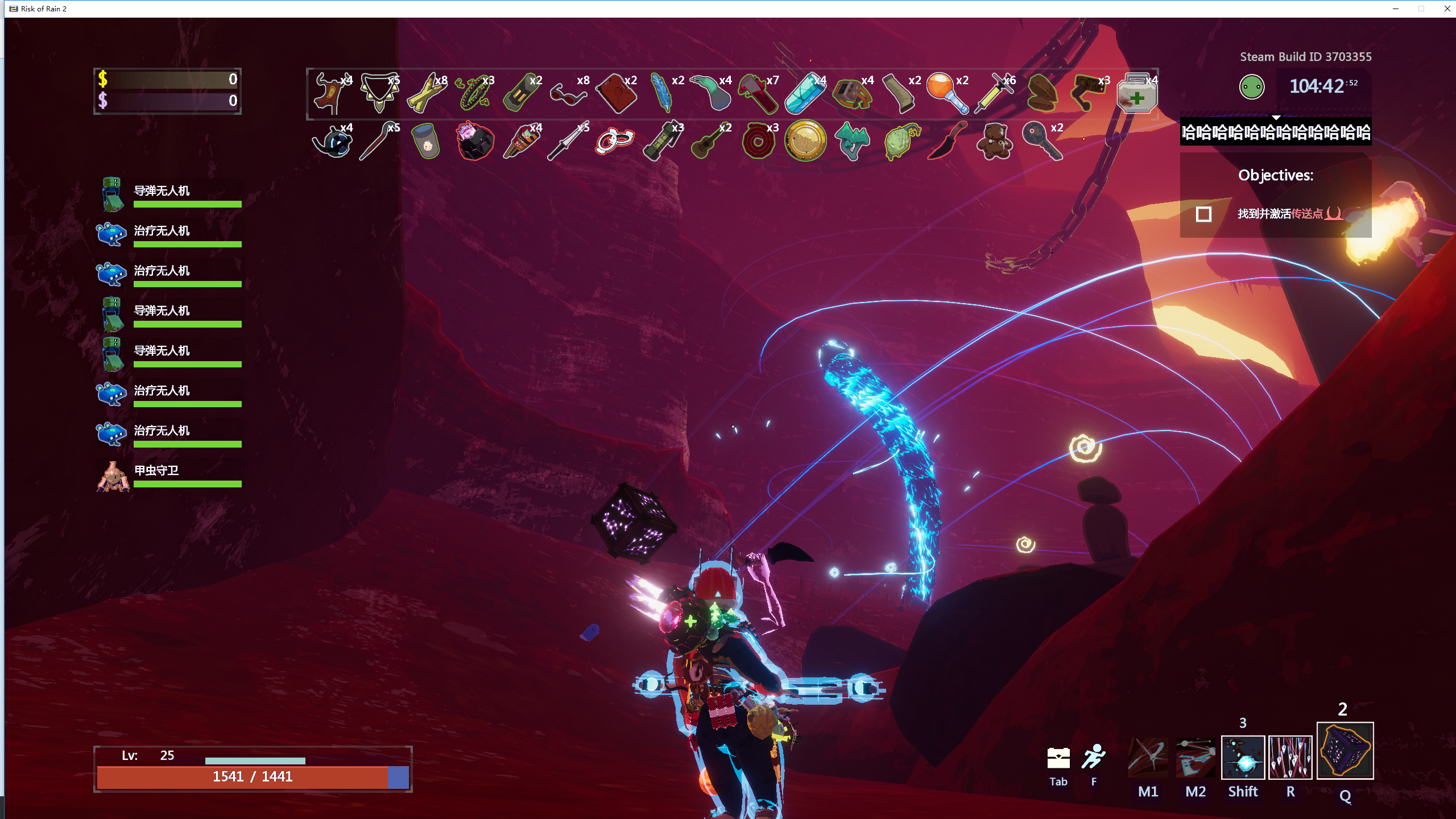Close the Risk of Rain 2 window
The width and height of the screenshot is (1456, 819).
1447,9
